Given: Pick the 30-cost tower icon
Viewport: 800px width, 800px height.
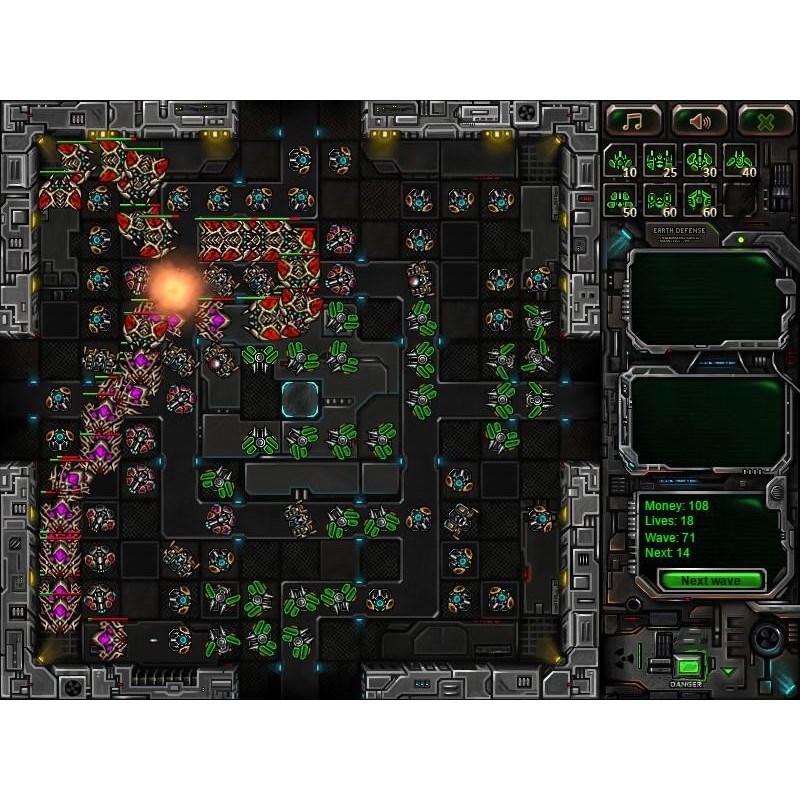Looking at the screenshot, I should 698,160.
